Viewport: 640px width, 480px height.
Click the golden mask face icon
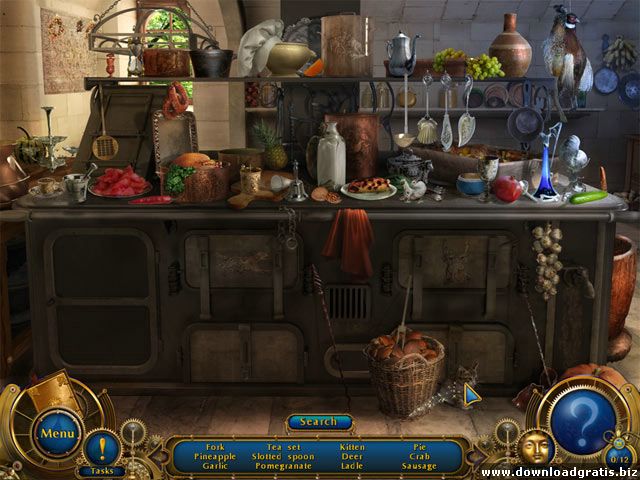tap(534, 447)
